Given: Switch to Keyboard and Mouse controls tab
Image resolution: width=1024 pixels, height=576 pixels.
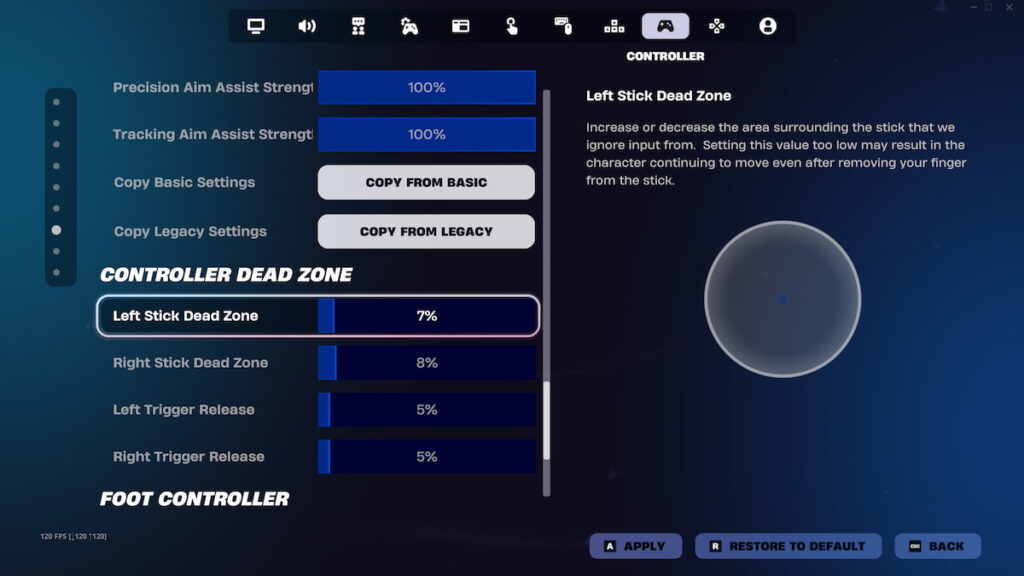Looking at the screenshot, I should (563, 26).
